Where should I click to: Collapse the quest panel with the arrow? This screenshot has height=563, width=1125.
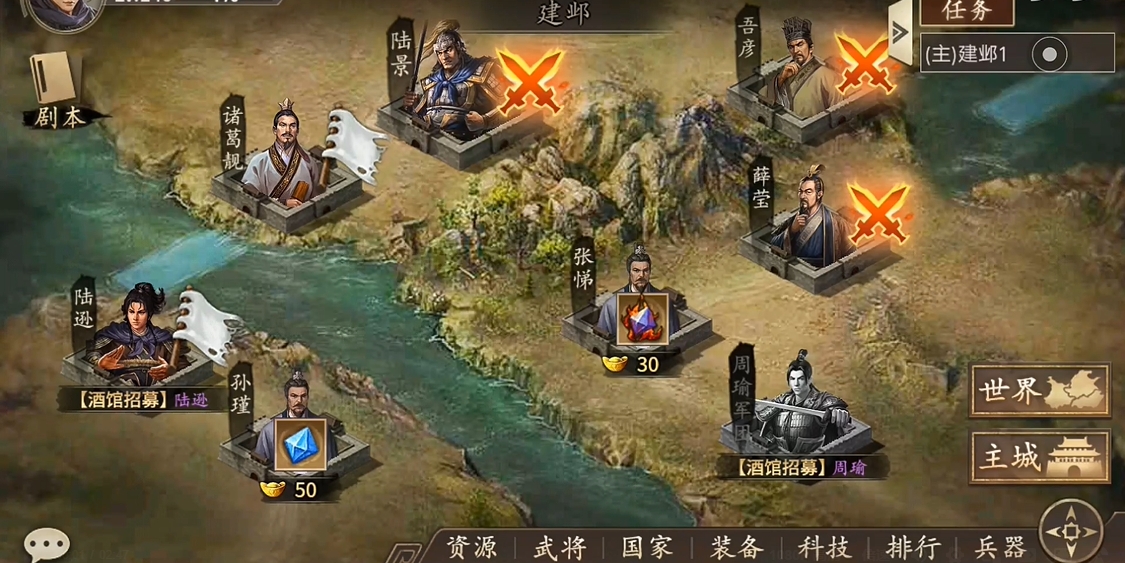click(900, 32)
